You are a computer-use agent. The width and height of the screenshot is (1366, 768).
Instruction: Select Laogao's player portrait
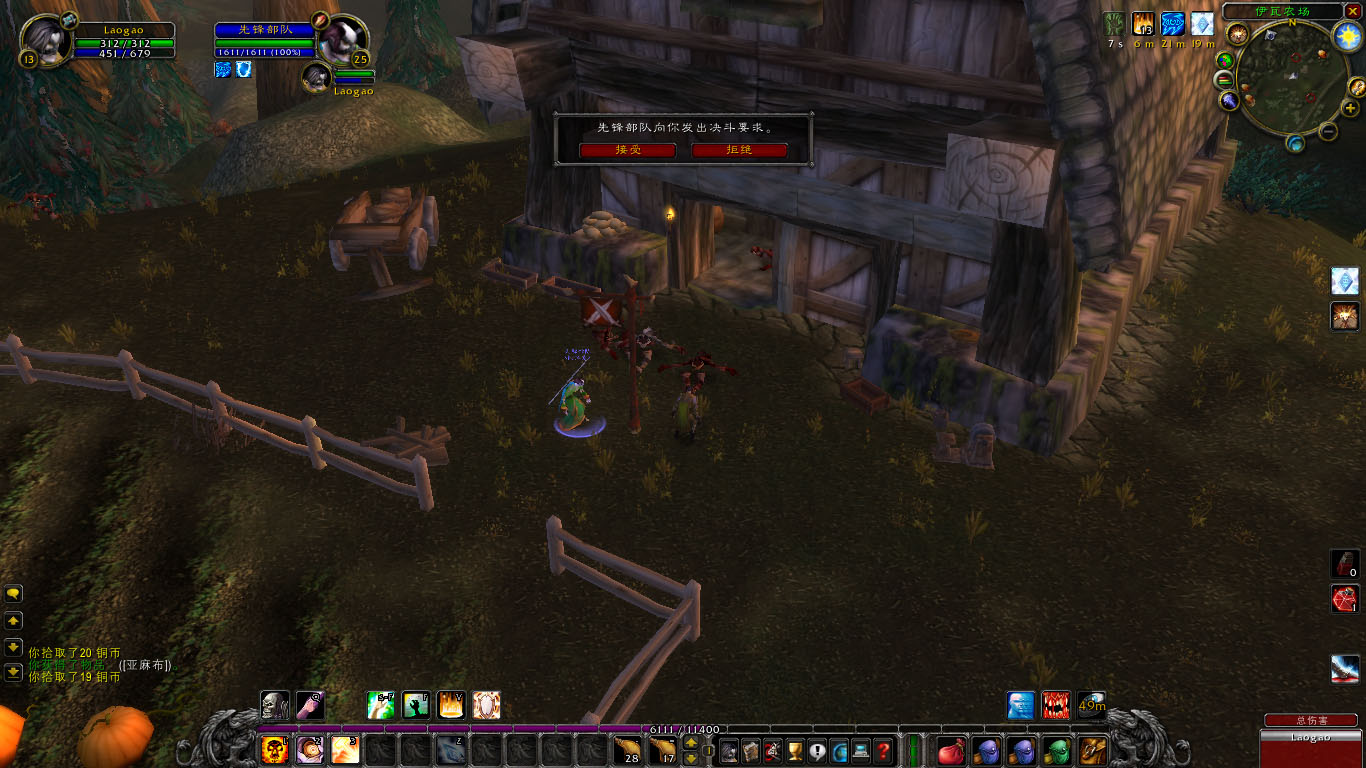pos(46,42)
